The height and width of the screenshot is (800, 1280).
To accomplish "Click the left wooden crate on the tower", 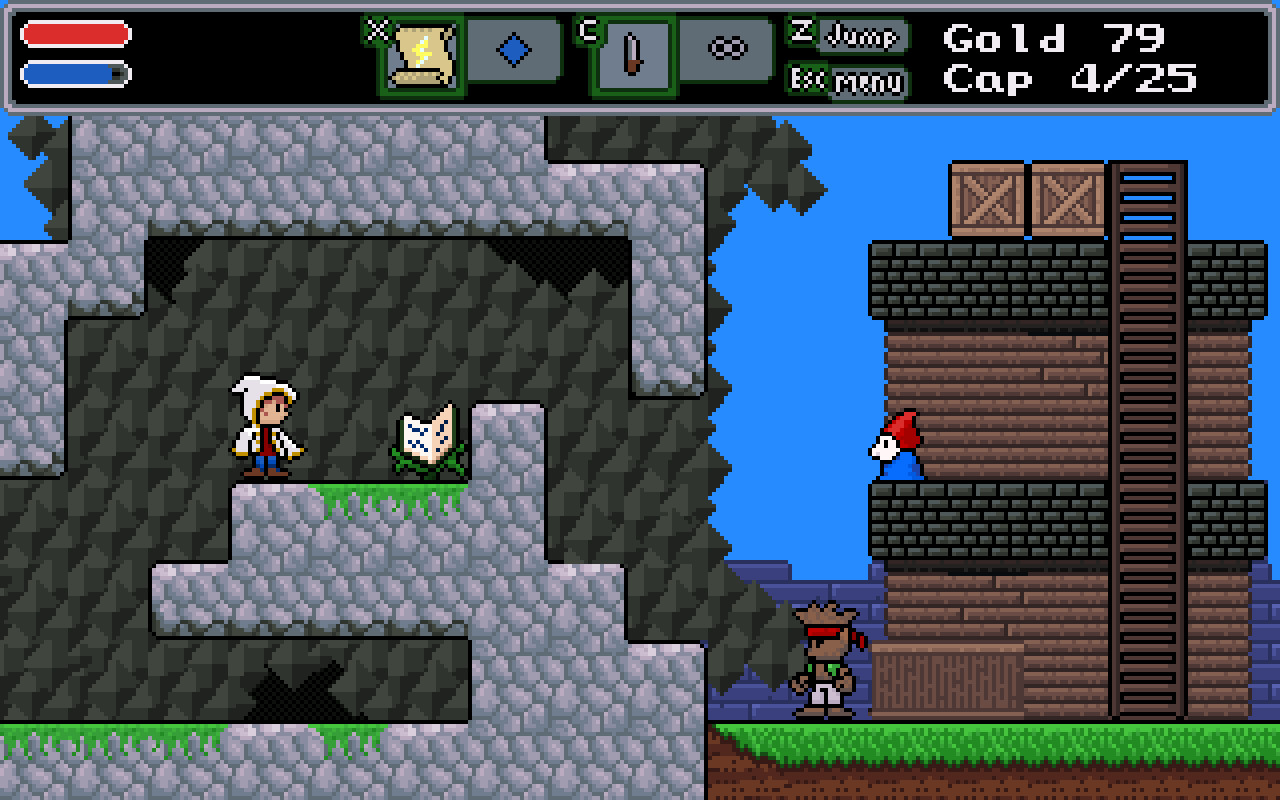I will click(985, 197).
